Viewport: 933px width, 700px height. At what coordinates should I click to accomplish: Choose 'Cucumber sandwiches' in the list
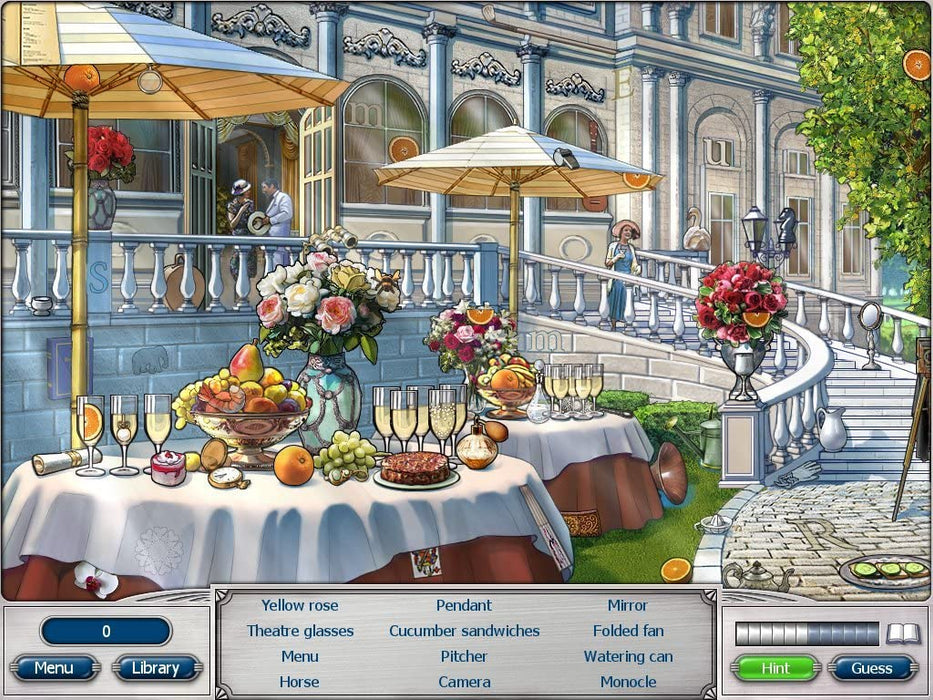464,631
